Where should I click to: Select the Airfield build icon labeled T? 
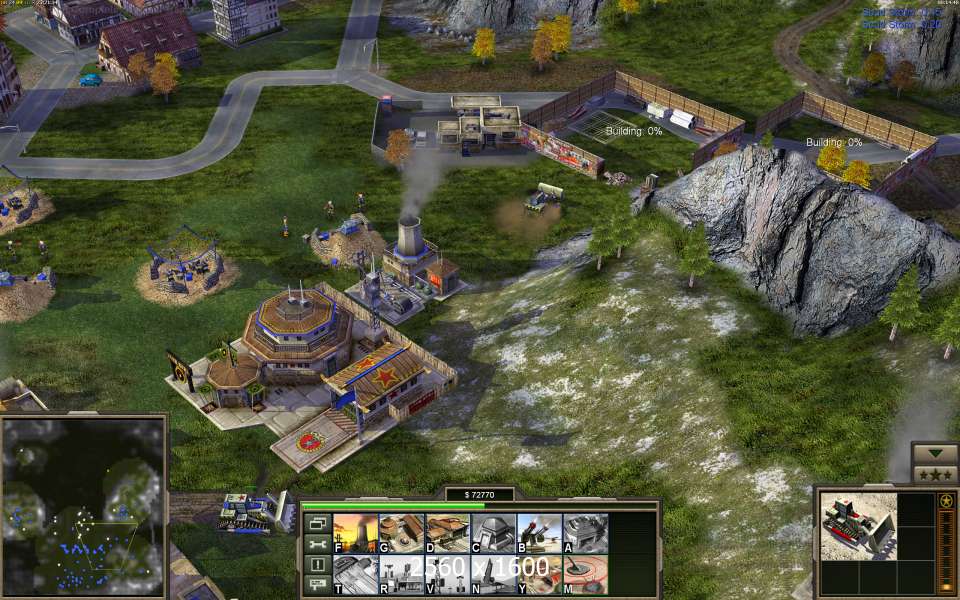tap(354, 575)
